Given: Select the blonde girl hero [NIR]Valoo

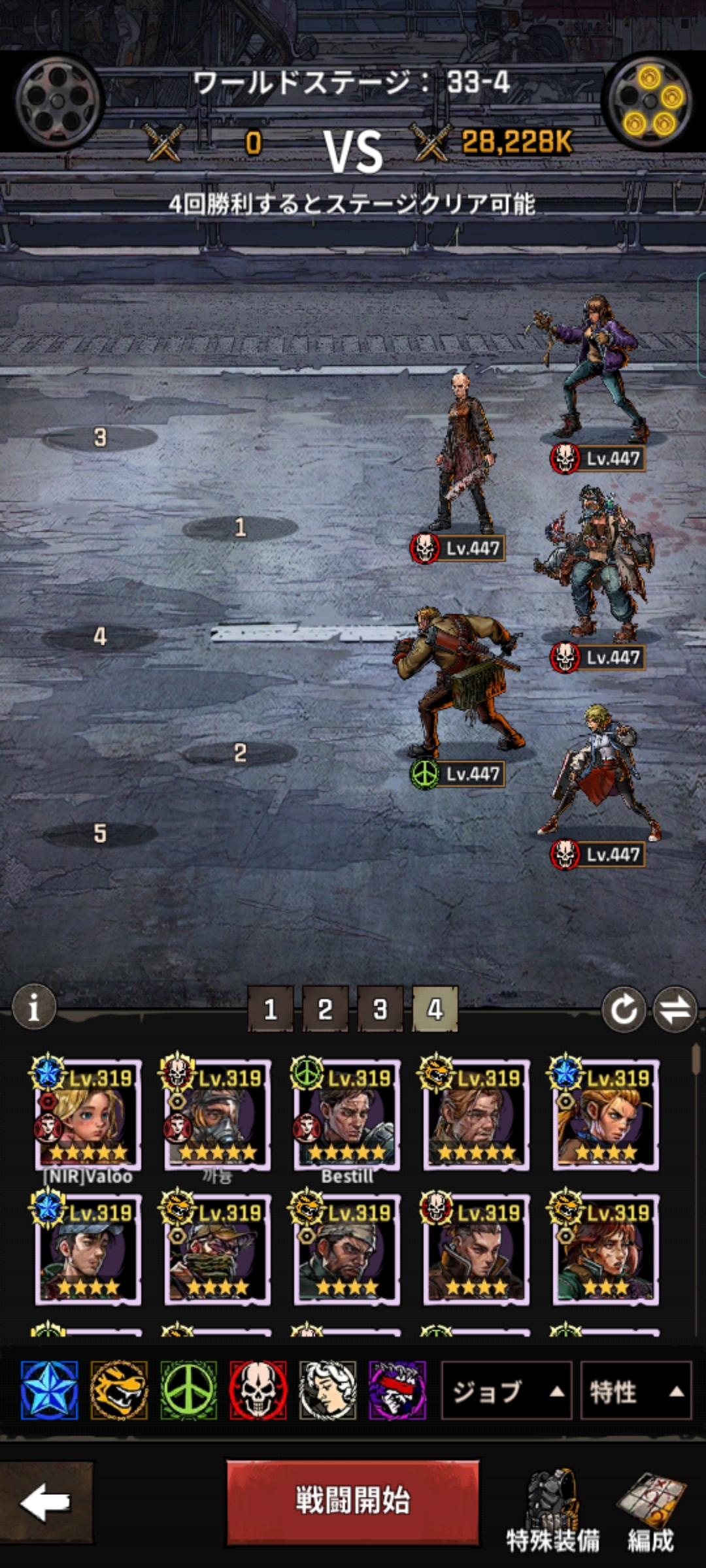Looking at the screenshot, I should 88,1114.
